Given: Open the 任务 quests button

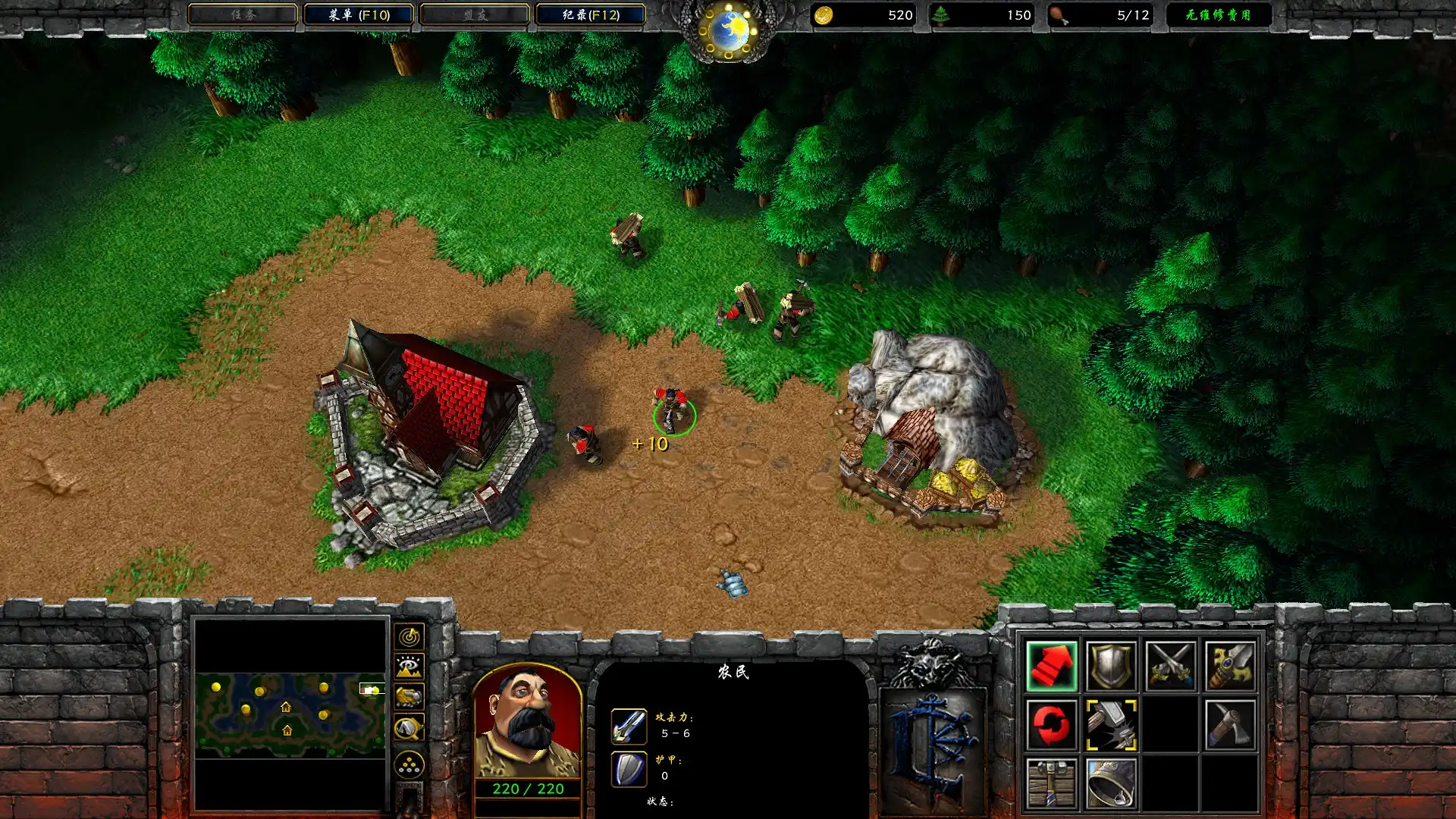Looking at the screenshot, I should point(243,14).
